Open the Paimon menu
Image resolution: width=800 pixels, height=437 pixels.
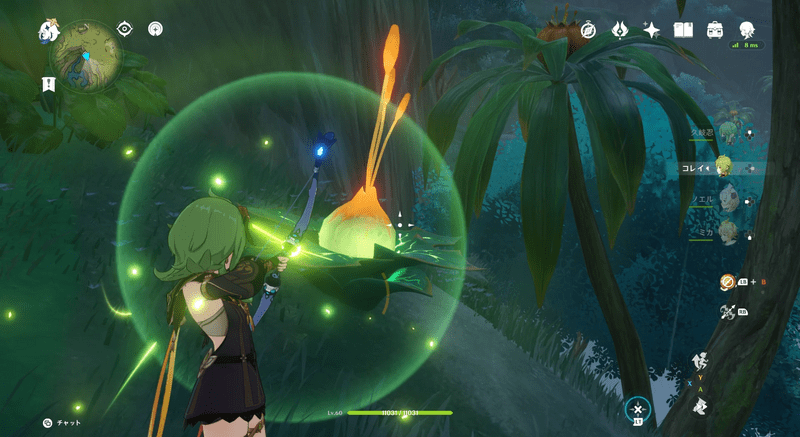point(49,31)
